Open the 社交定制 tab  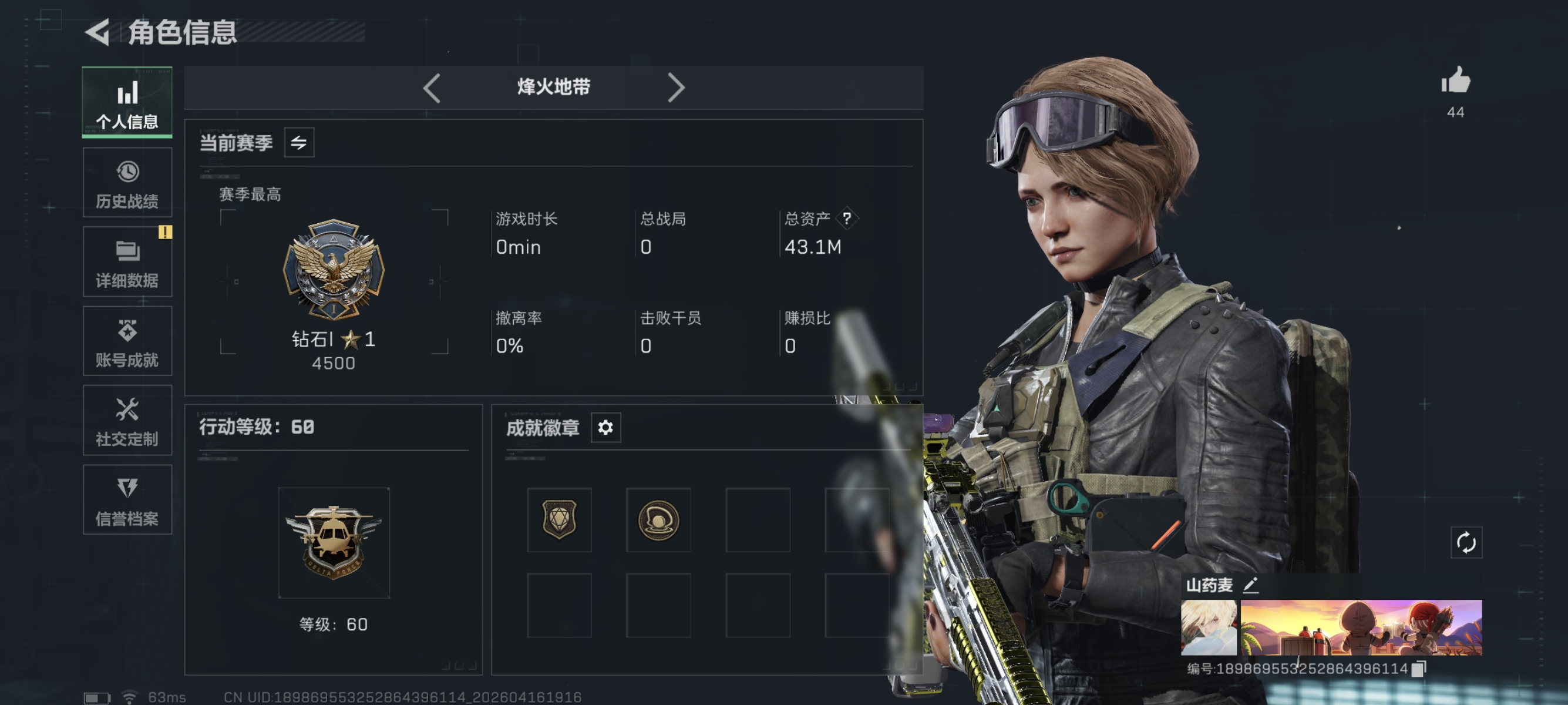[127, 421]
